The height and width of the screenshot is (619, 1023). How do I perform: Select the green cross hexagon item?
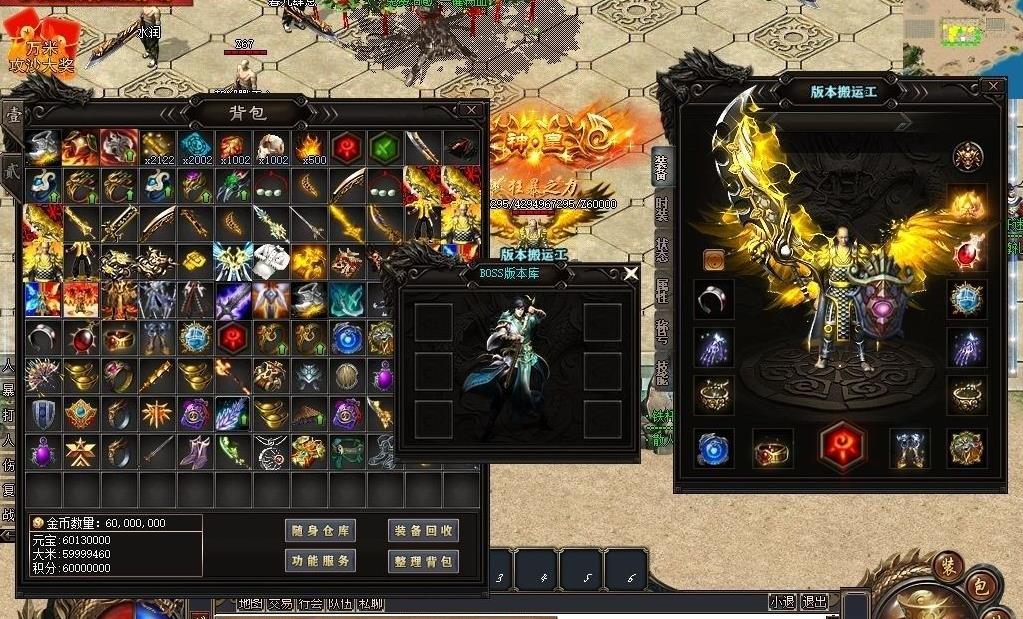(385, 148)
